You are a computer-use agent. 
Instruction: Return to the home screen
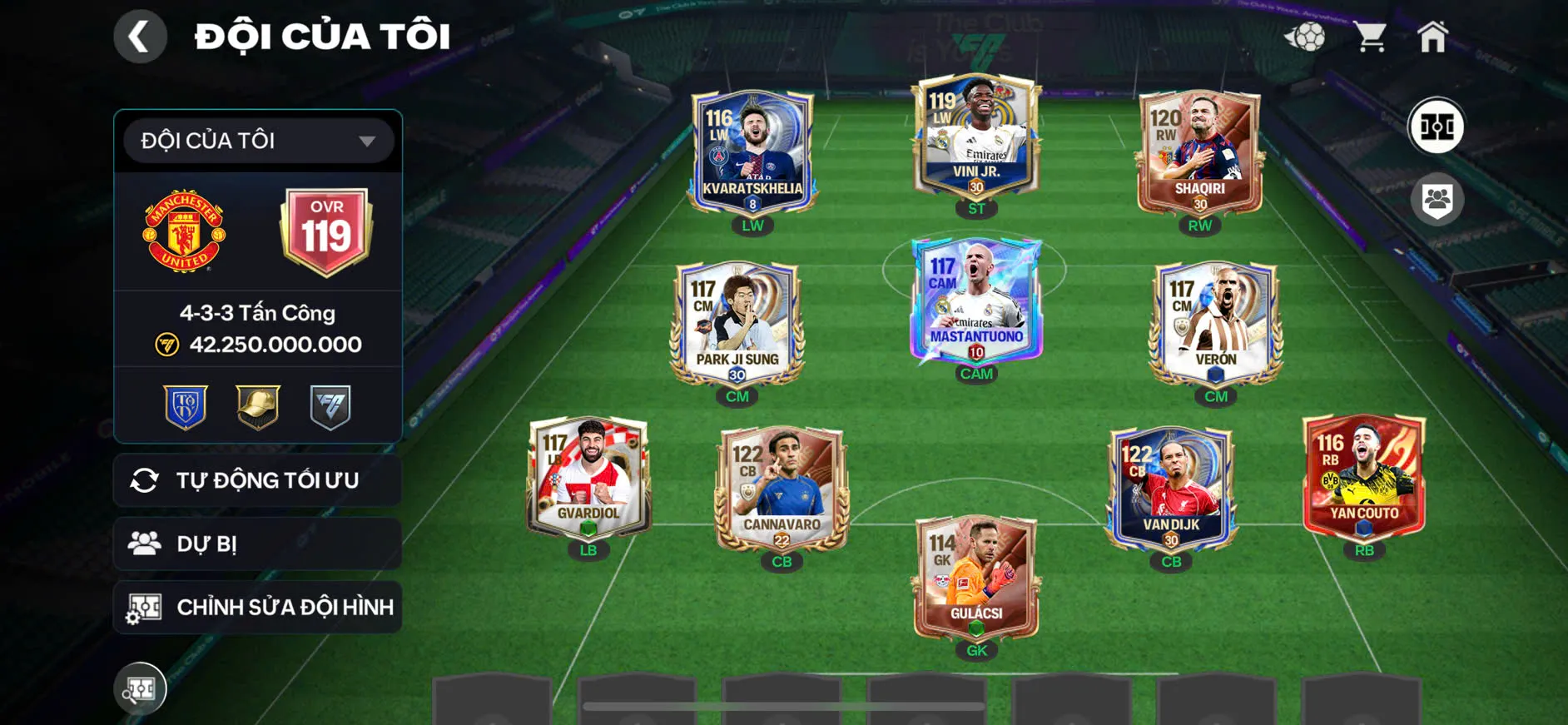(1432, 37)
